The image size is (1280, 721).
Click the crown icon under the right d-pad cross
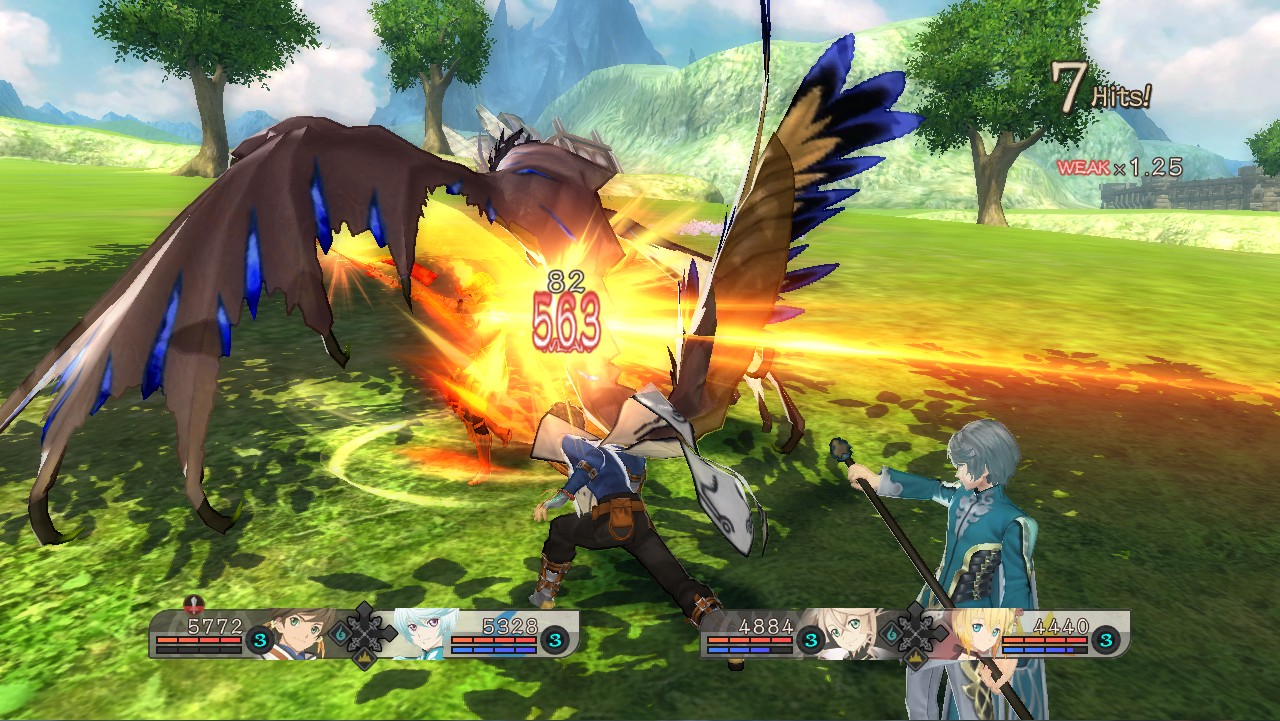[x=915, y=658]
